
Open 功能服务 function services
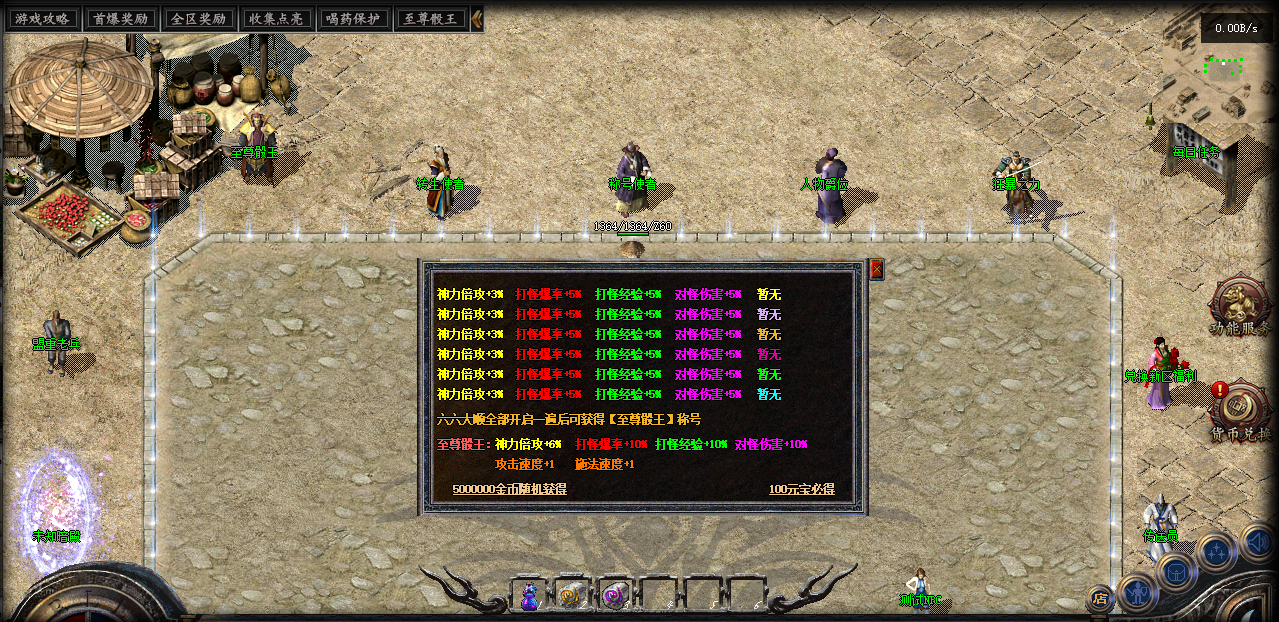pyautogui.click(x=1240, y=305)
